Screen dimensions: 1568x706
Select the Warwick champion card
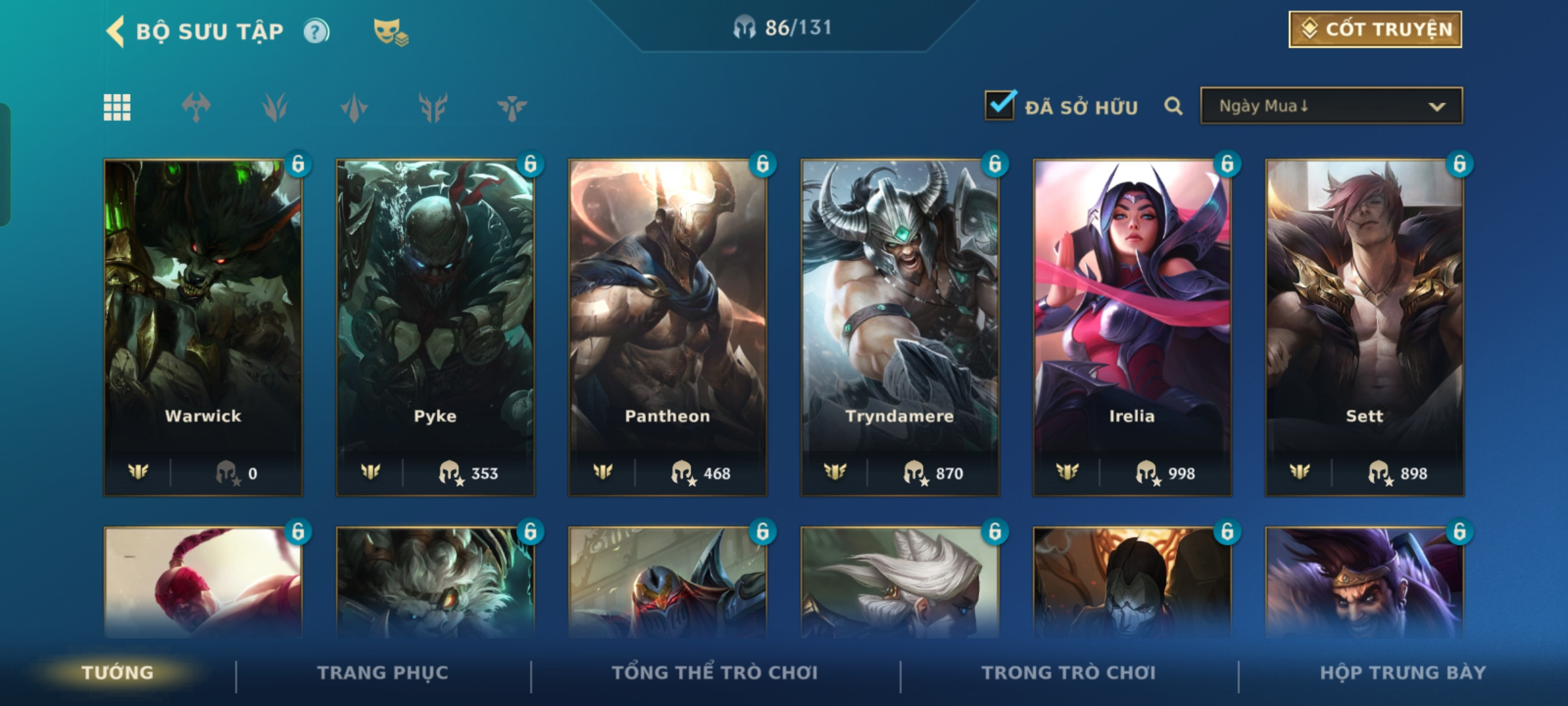tap(203, 327)
